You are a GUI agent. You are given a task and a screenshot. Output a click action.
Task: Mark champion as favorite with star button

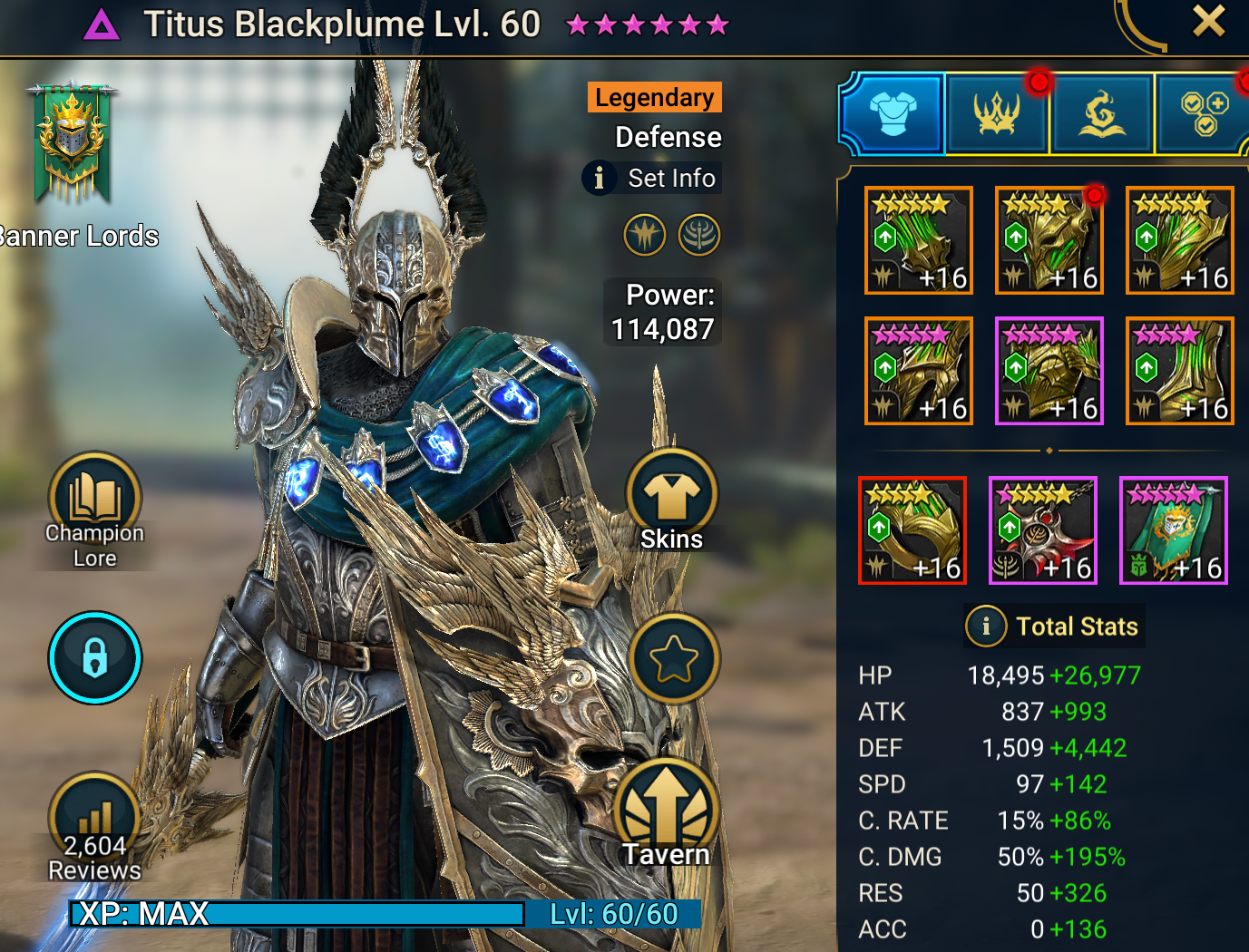[x=673, y=658]
